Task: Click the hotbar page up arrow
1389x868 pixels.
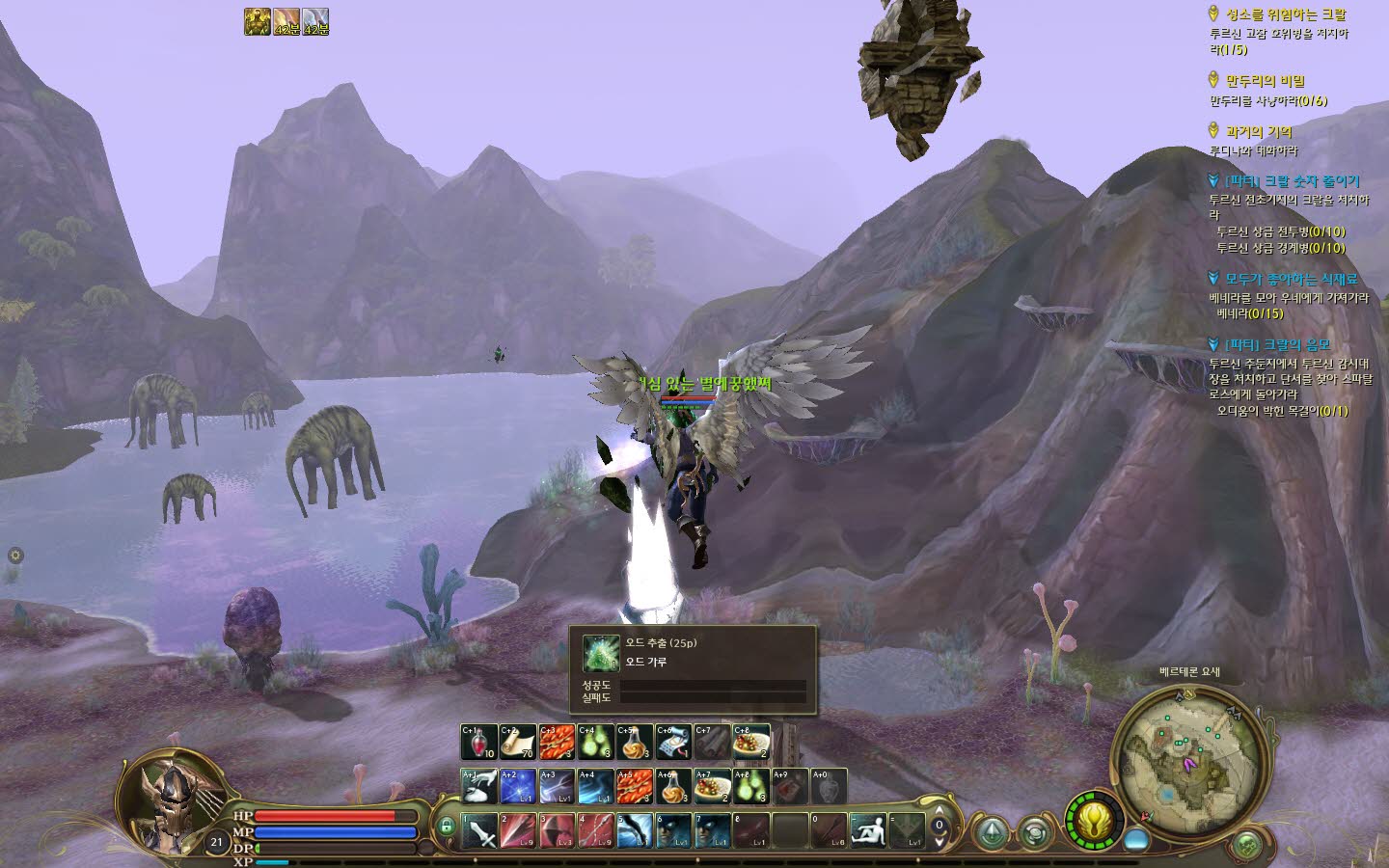Action: coord(940,813)
